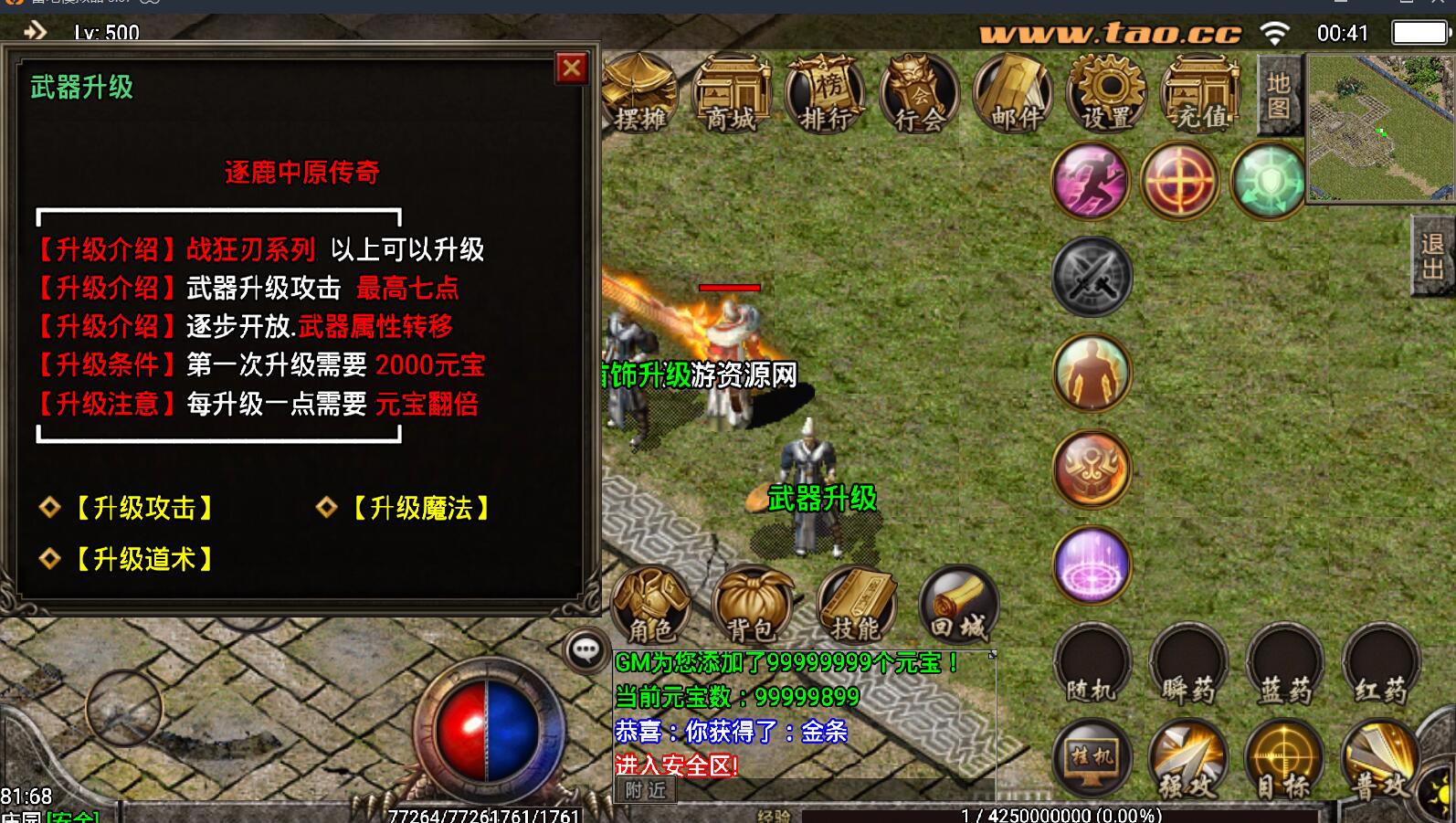Open the 设置 settings gear

1107,94
